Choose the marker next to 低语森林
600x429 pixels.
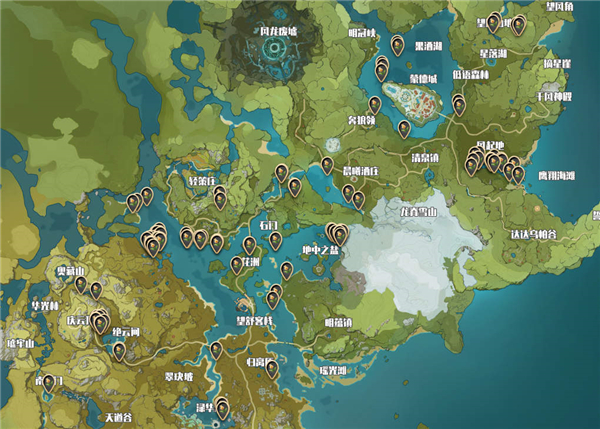coord(459,103)
